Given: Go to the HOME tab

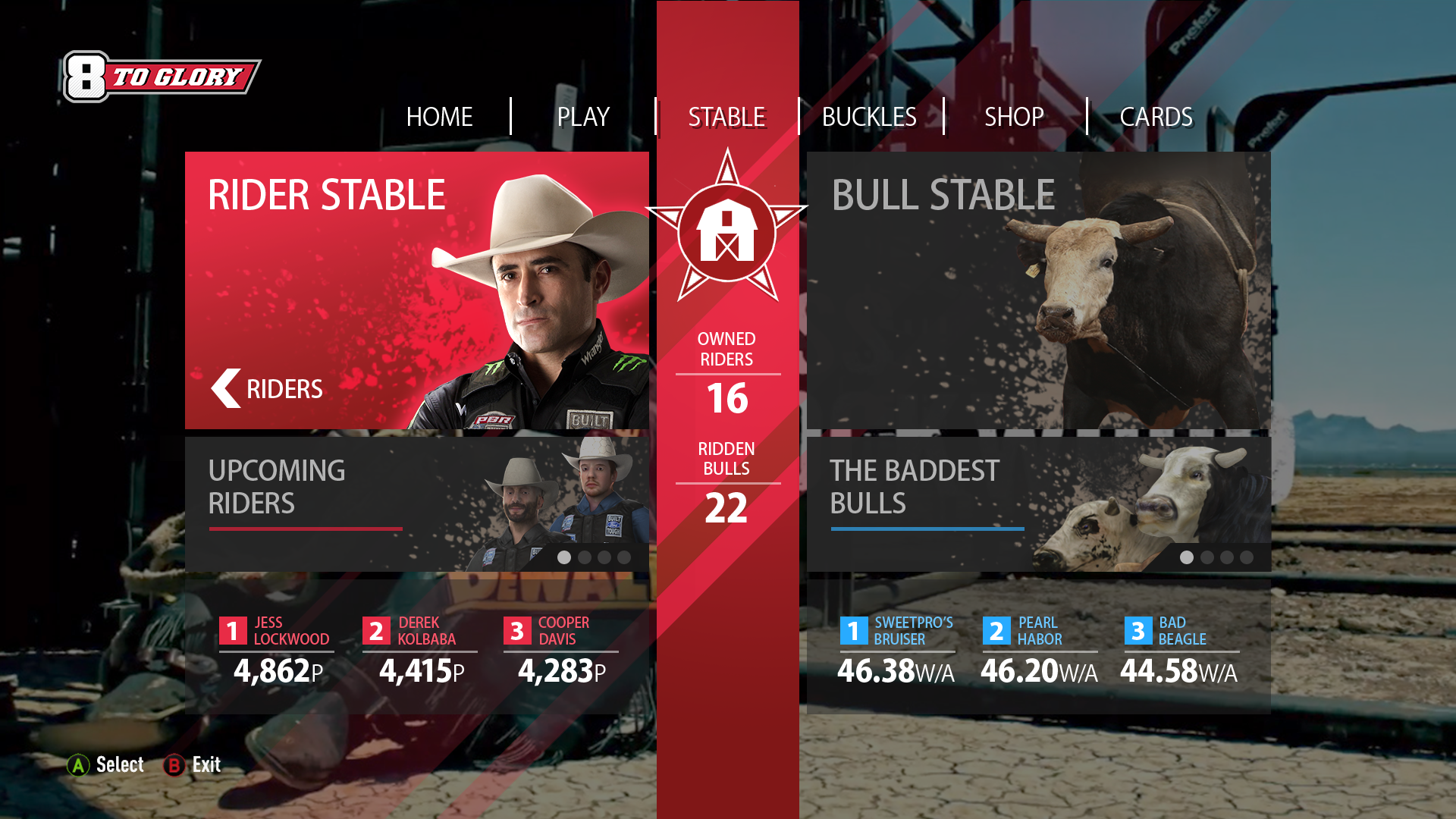Looking at the screenshot, I should [439, 117].
